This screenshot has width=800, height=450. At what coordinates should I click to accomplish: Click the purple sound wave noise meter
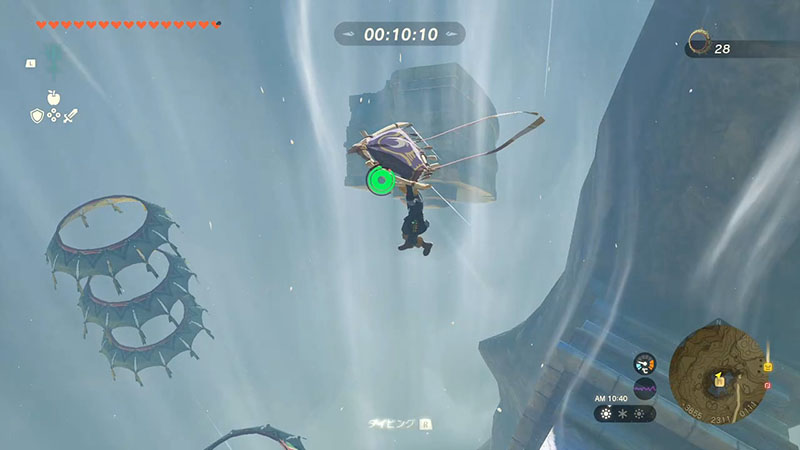pos(645,387)
